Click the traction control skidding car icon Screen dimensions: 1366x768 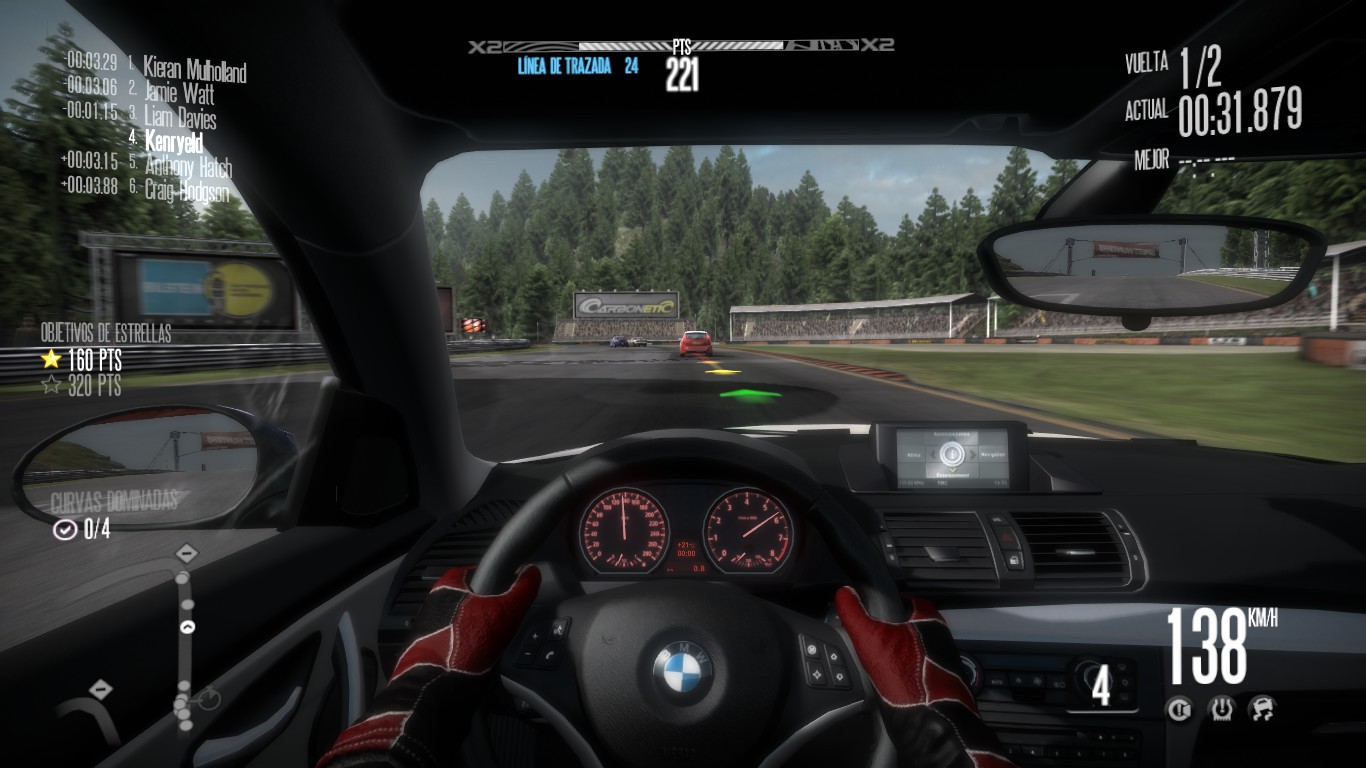pos(1261,709)
